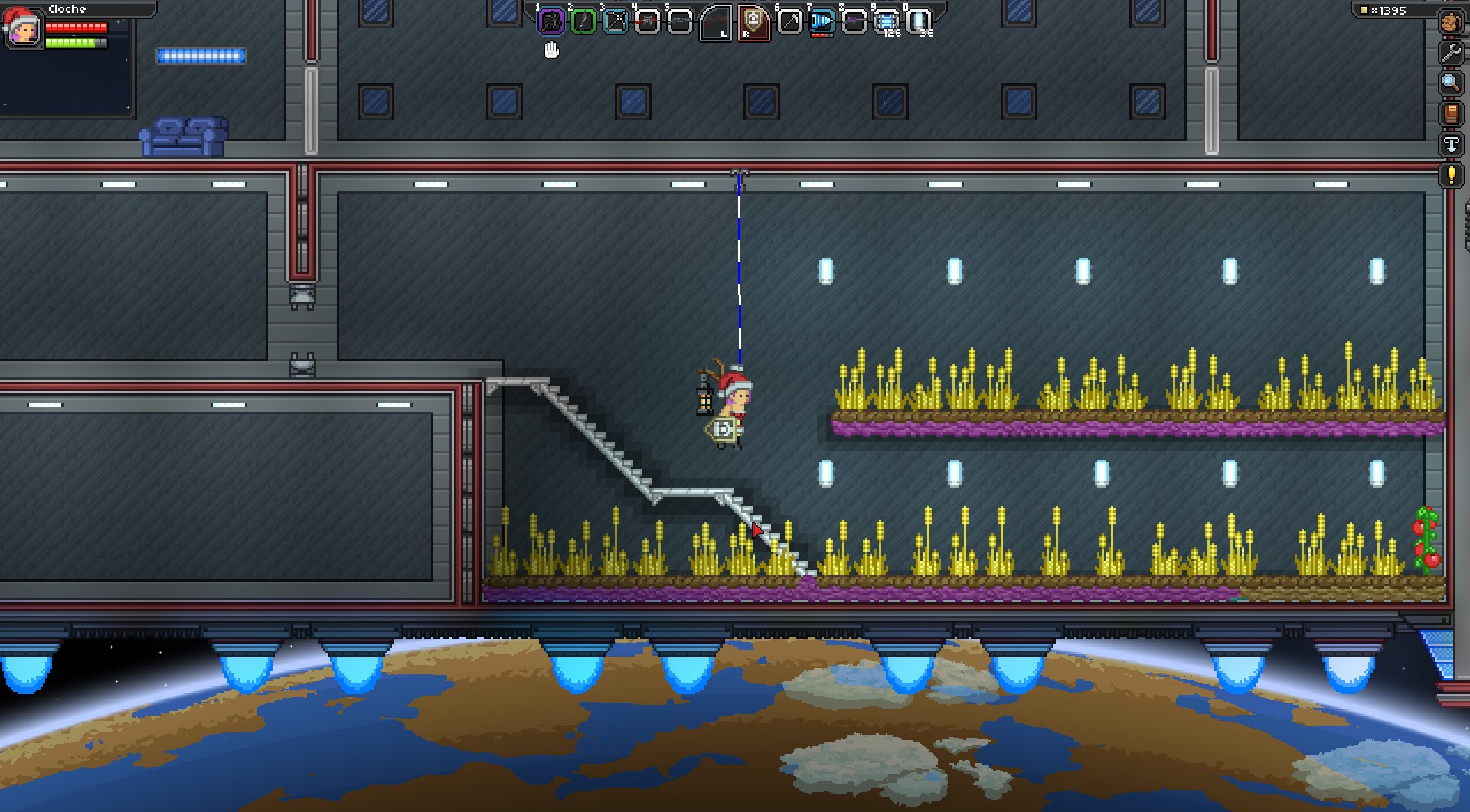This screenshot has height=812, width=1470.
Task: Select the green-bordered sword in slot 2
Action: (583, 21)
